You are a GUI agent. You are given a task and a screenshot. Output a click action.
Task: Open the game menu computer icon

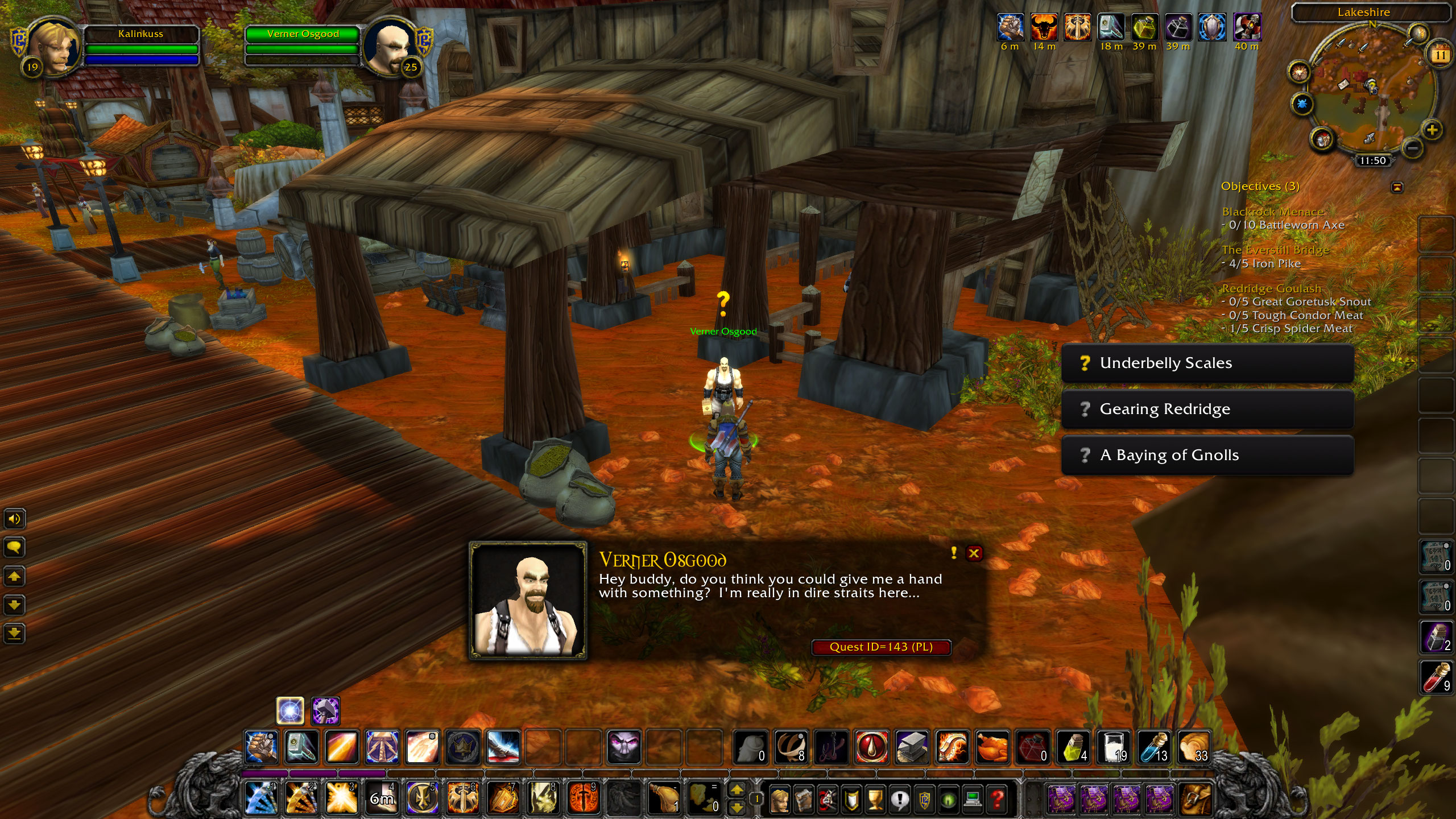[x=972, y=799]
